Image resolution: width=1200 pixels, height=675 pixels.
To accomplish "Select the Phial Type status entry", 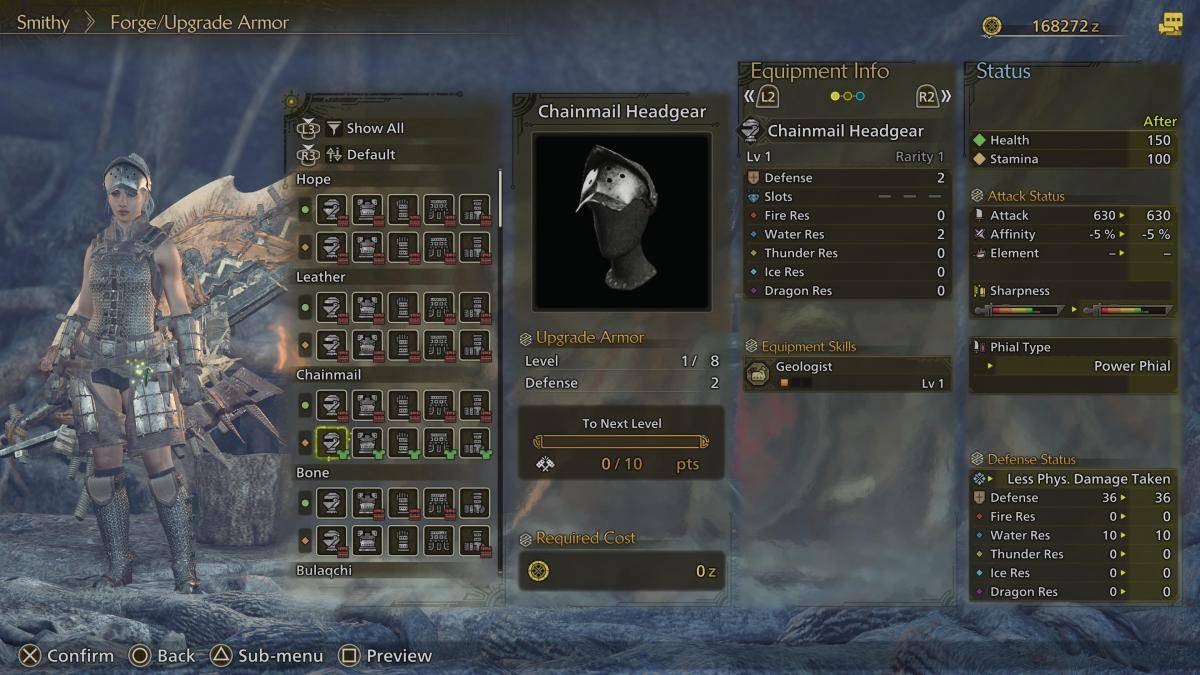I will [x=1072, y=357].
